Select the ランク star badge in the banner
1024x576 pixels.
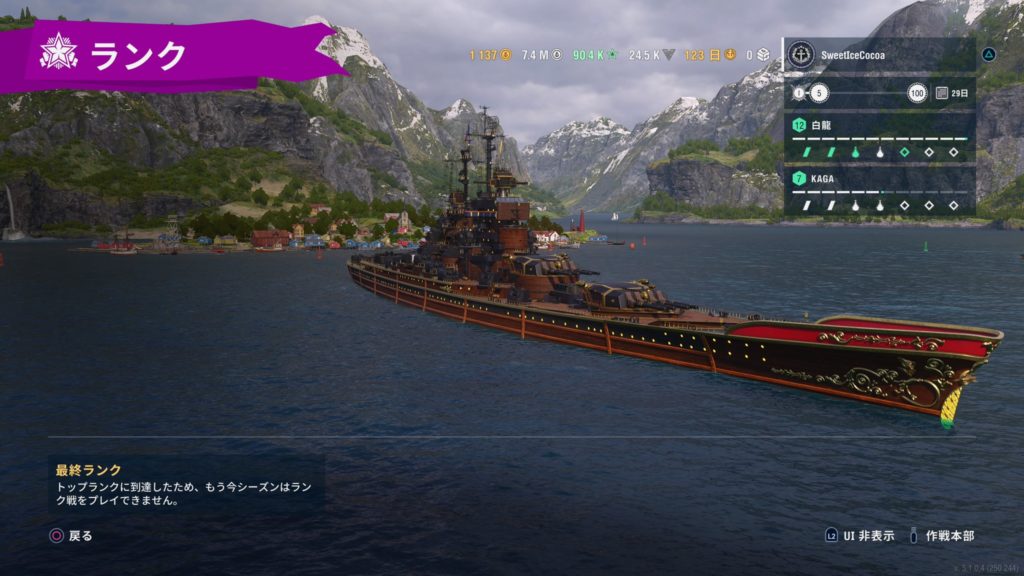(x=58, y=53)
